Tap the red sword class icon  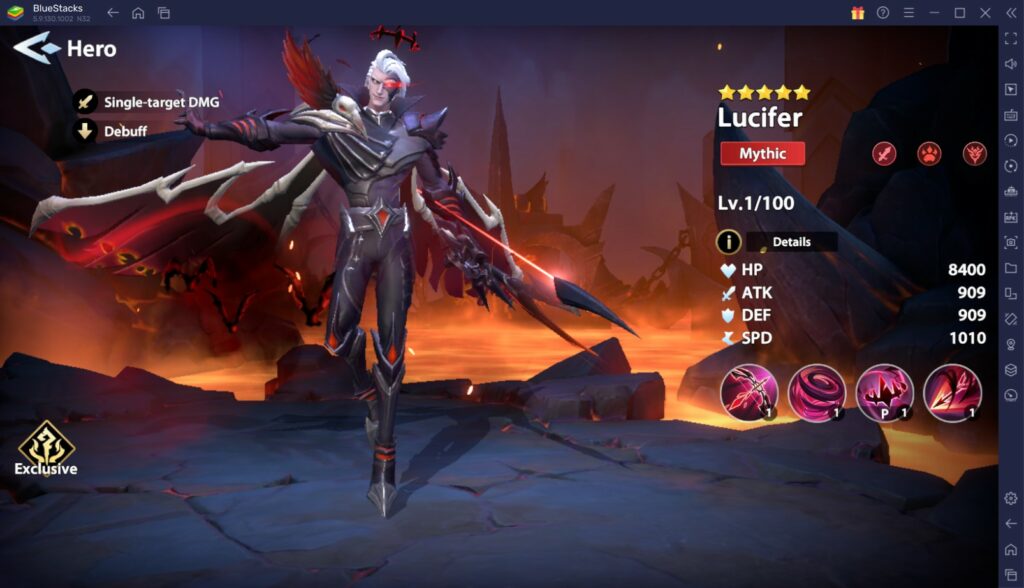tap(884, 154)
